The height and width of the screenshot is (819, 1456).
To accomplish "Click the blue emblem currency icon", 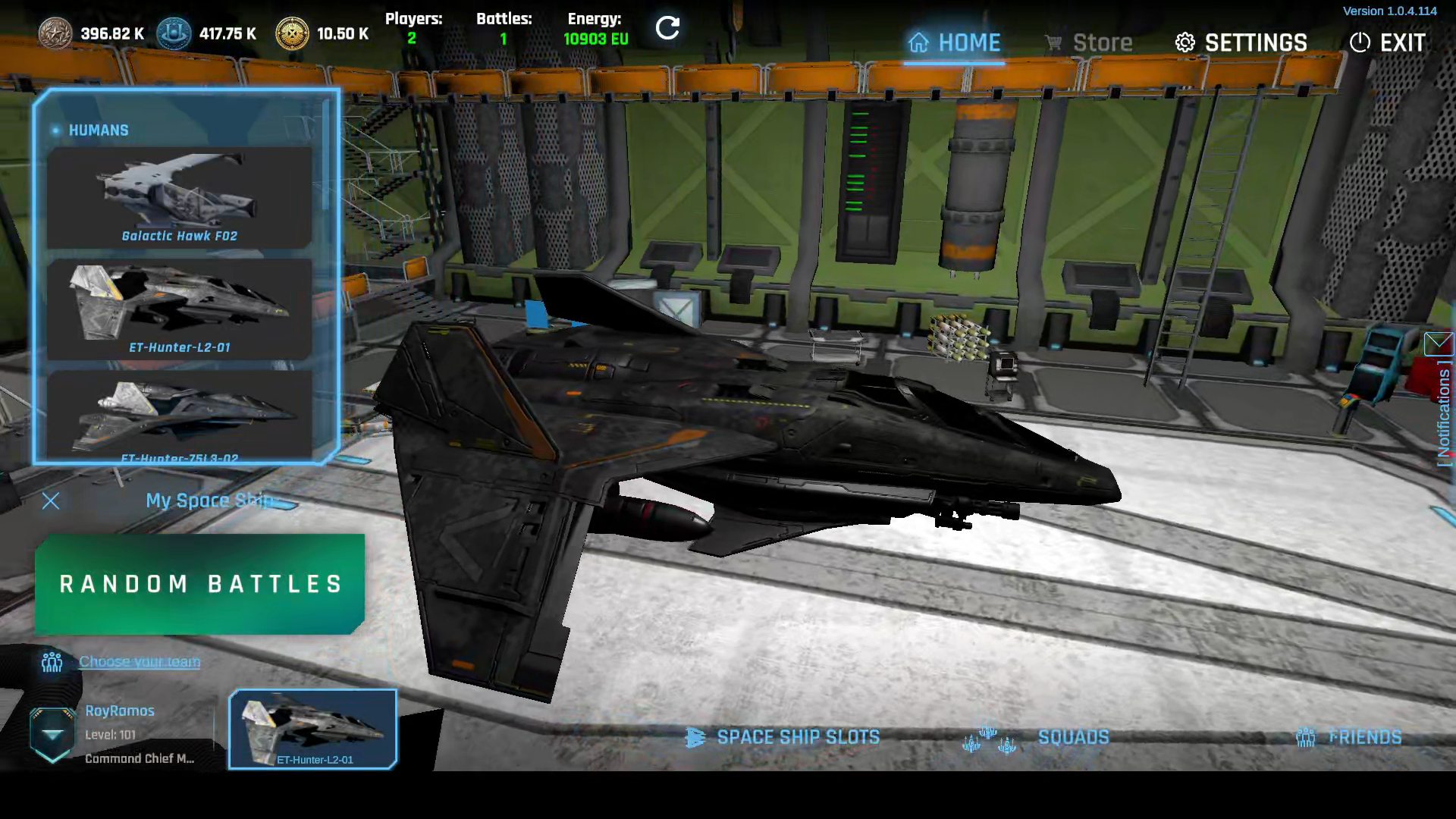I will pyautogui.click(x=174, y=34).
